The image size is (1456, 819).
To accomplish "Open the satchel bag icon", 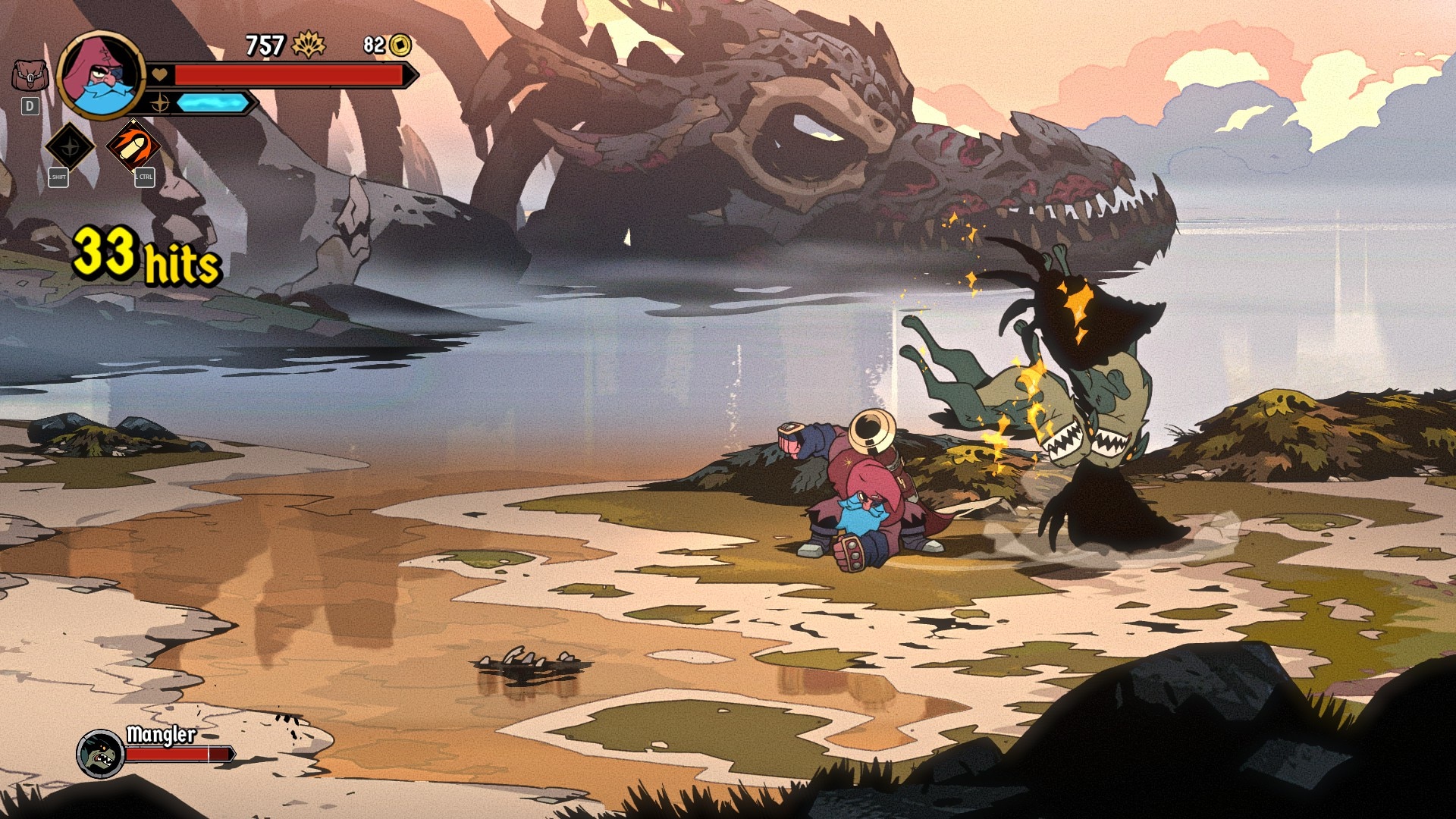I will click(x=30, y=76).
